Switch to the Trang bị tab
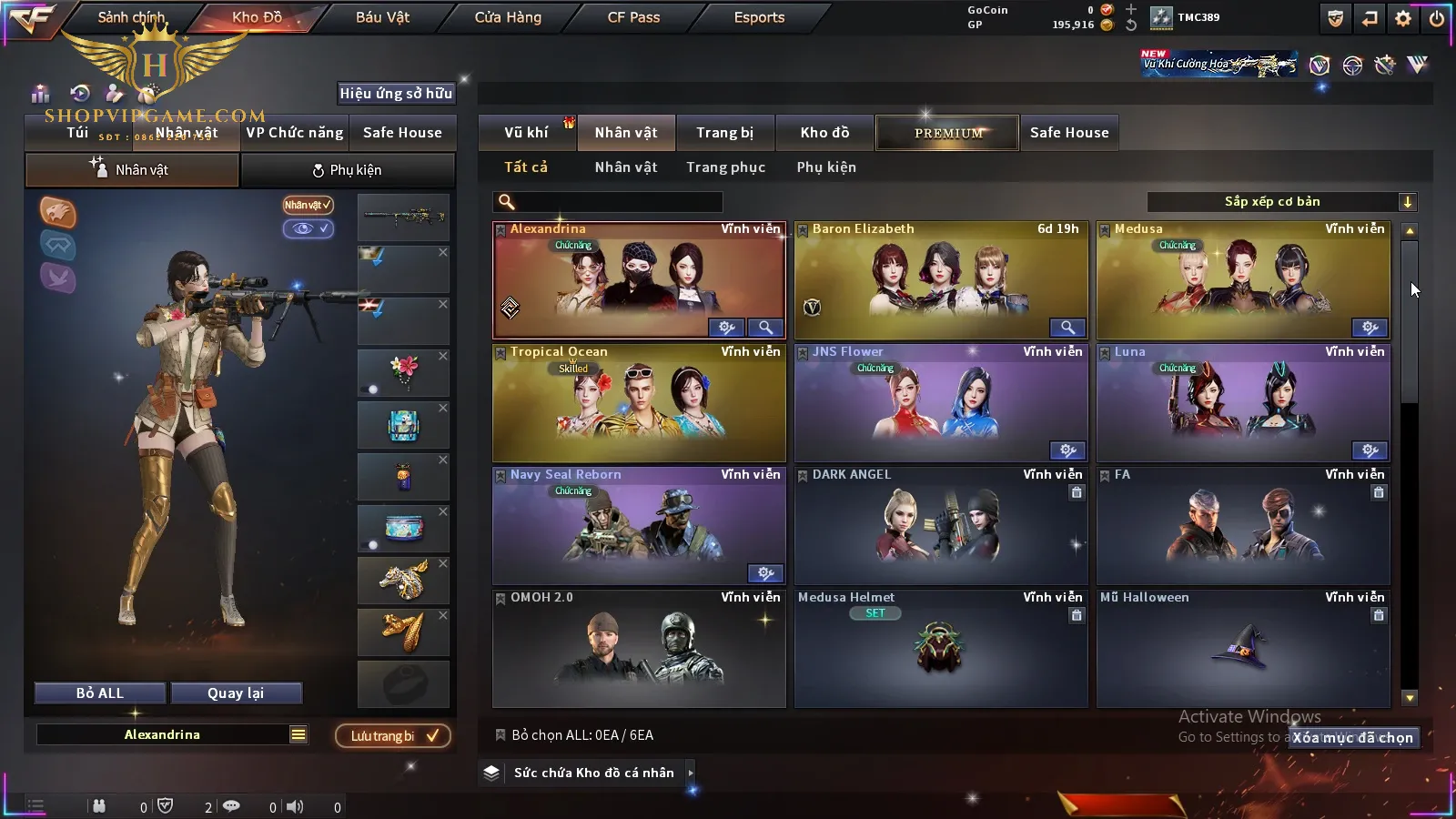Viewport: 1456px width, 819px height. point(724,133)
